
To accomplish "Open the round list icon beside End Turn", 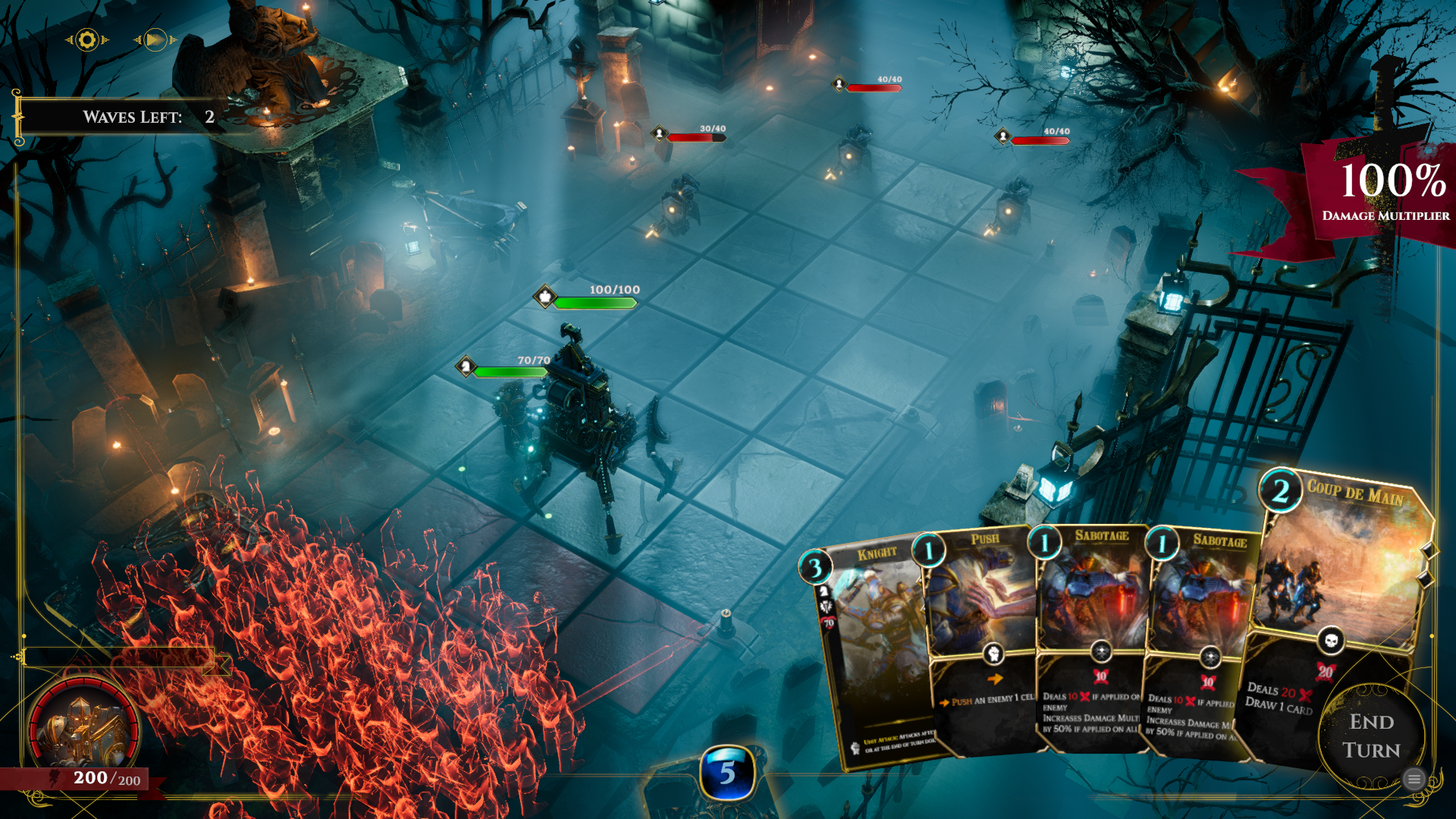I will [x=1414, y=779].
